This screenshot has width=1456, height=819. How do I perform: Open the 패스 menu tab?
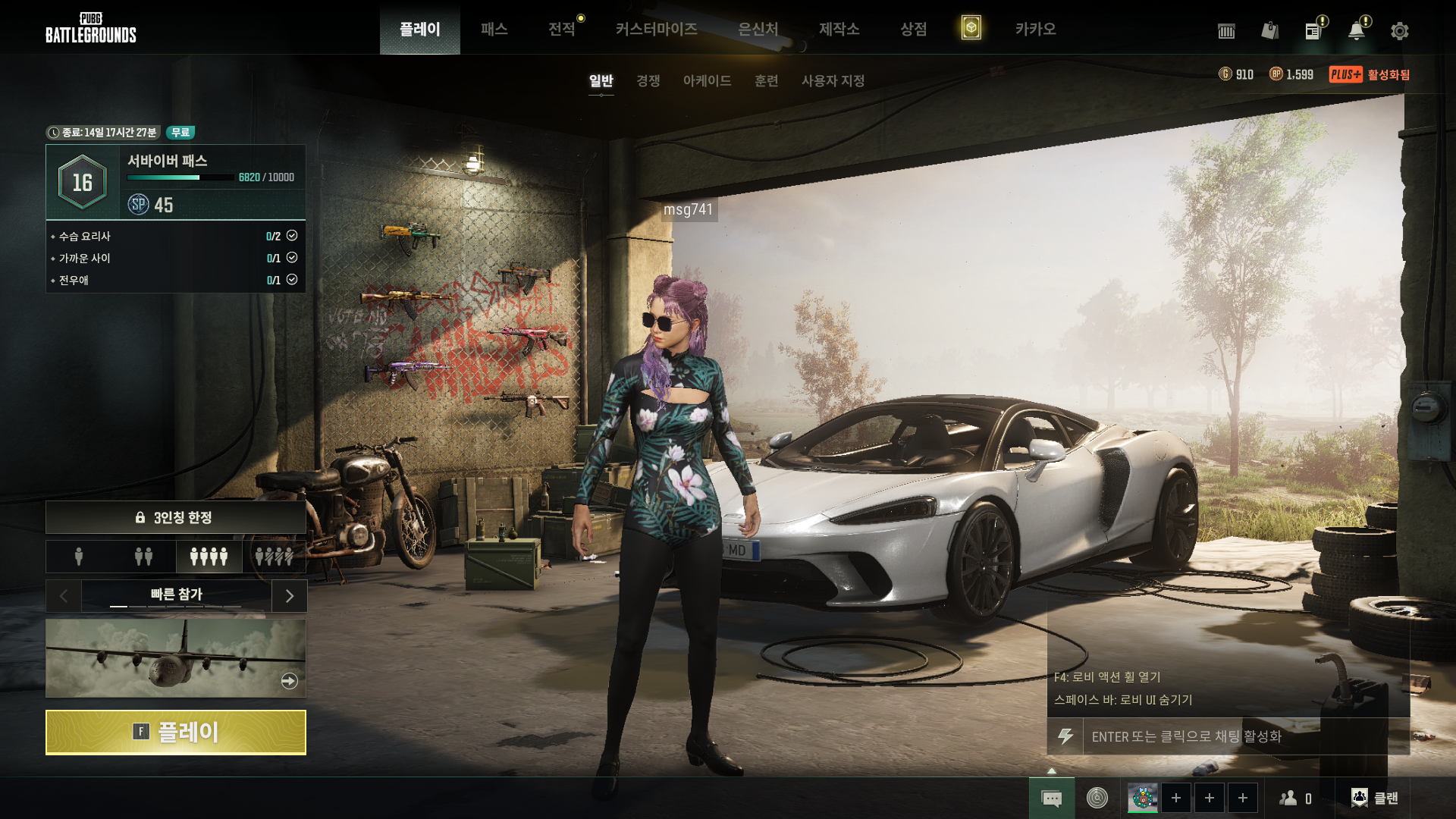tap(494, 29)
